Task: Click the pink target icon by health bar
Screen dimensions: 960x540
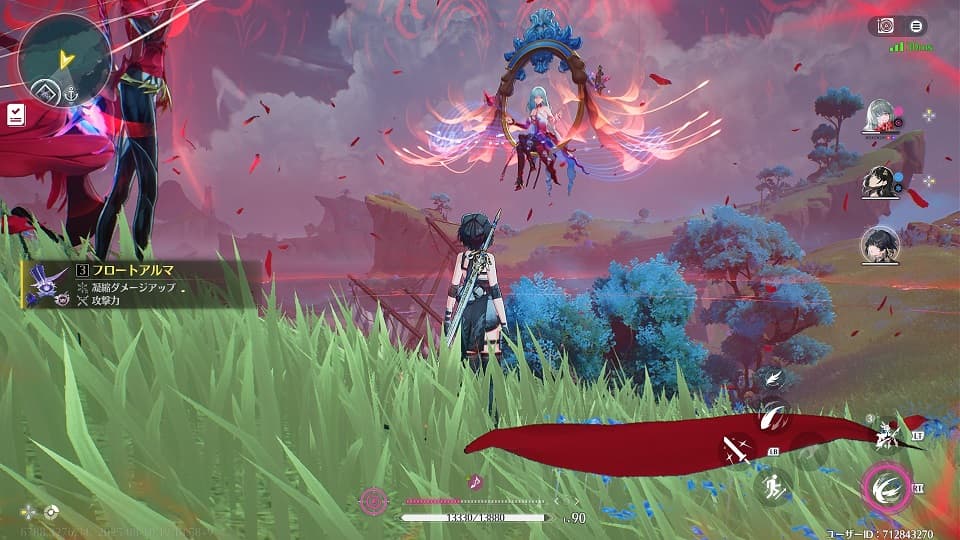Action: [374, 499]
